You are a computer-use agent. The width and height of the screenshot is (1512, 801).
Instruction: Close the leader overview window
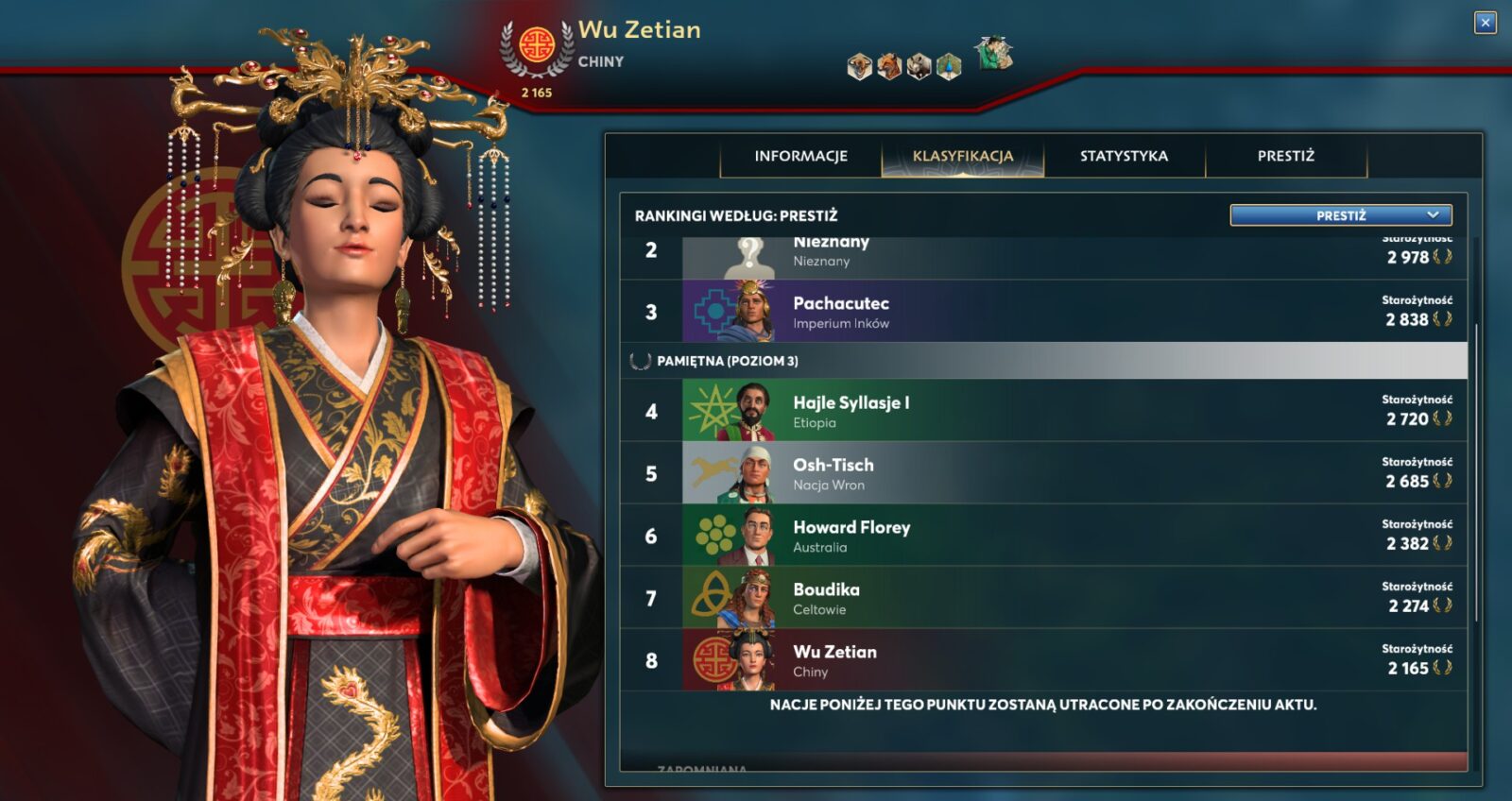tap(1485, 23)
